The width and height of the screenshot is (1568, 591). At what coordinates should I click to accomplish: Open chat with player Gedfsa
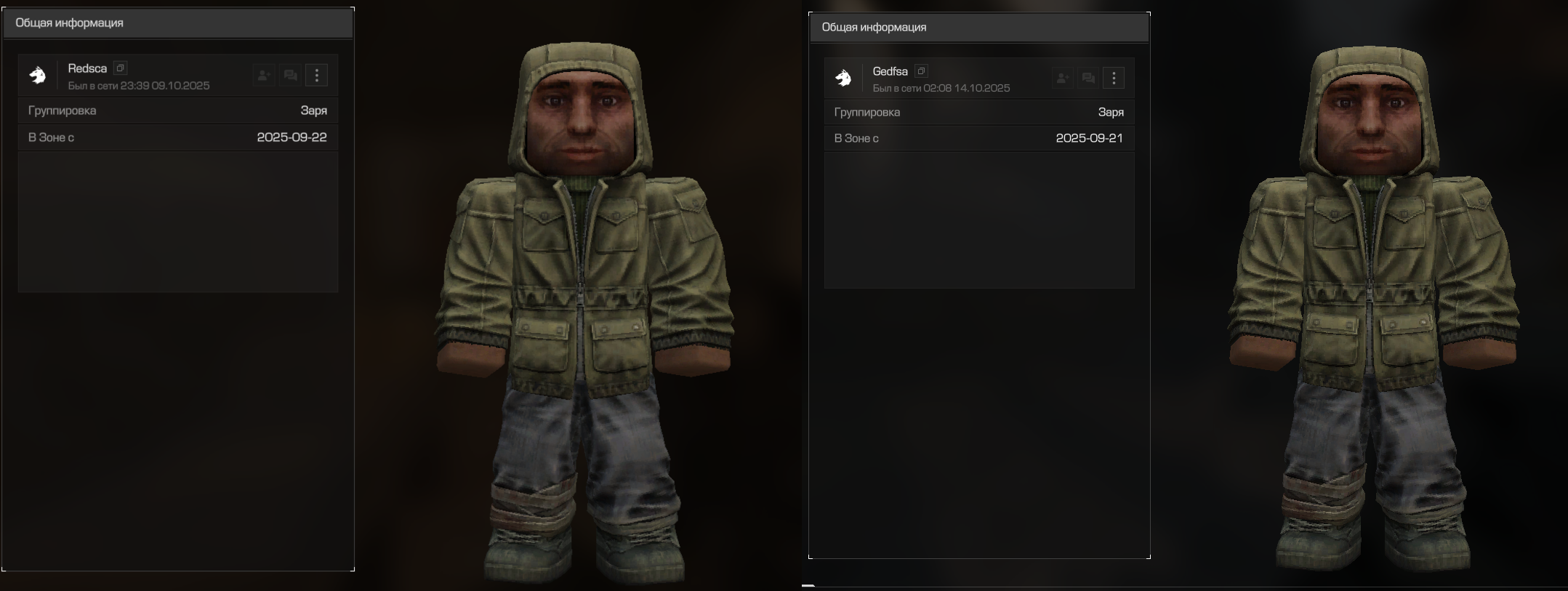pos(1088,78)
